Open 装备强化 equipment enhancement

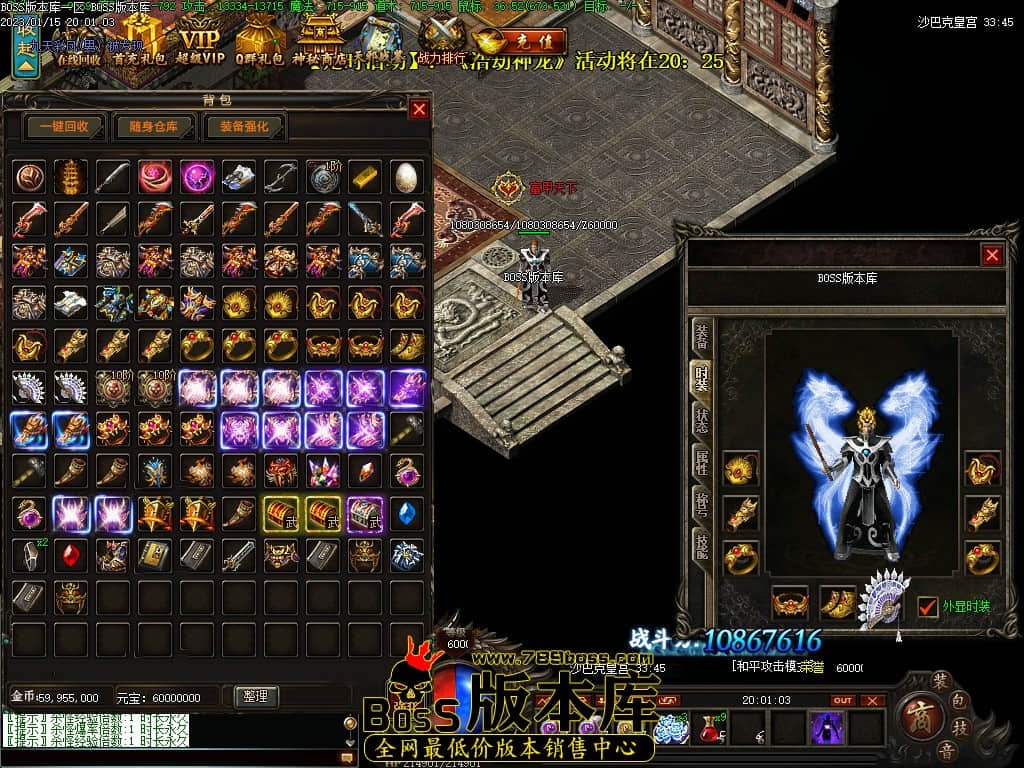click(x=244, y=127)
